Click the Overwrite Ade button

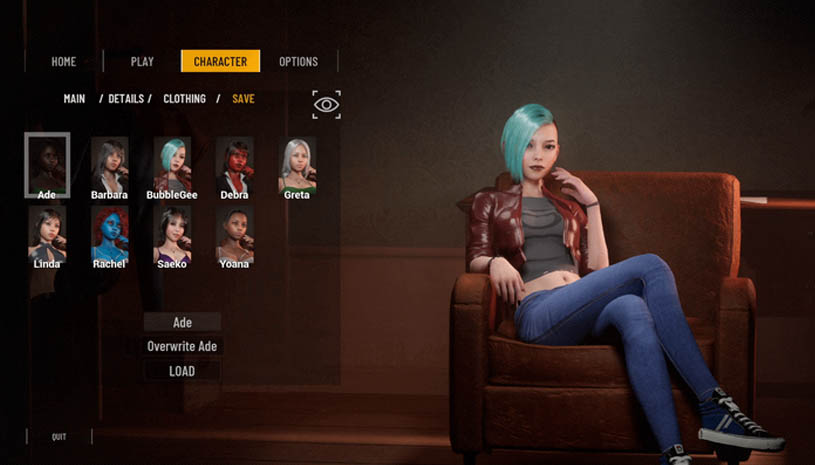pyautogui.click(x=182, y=346)
